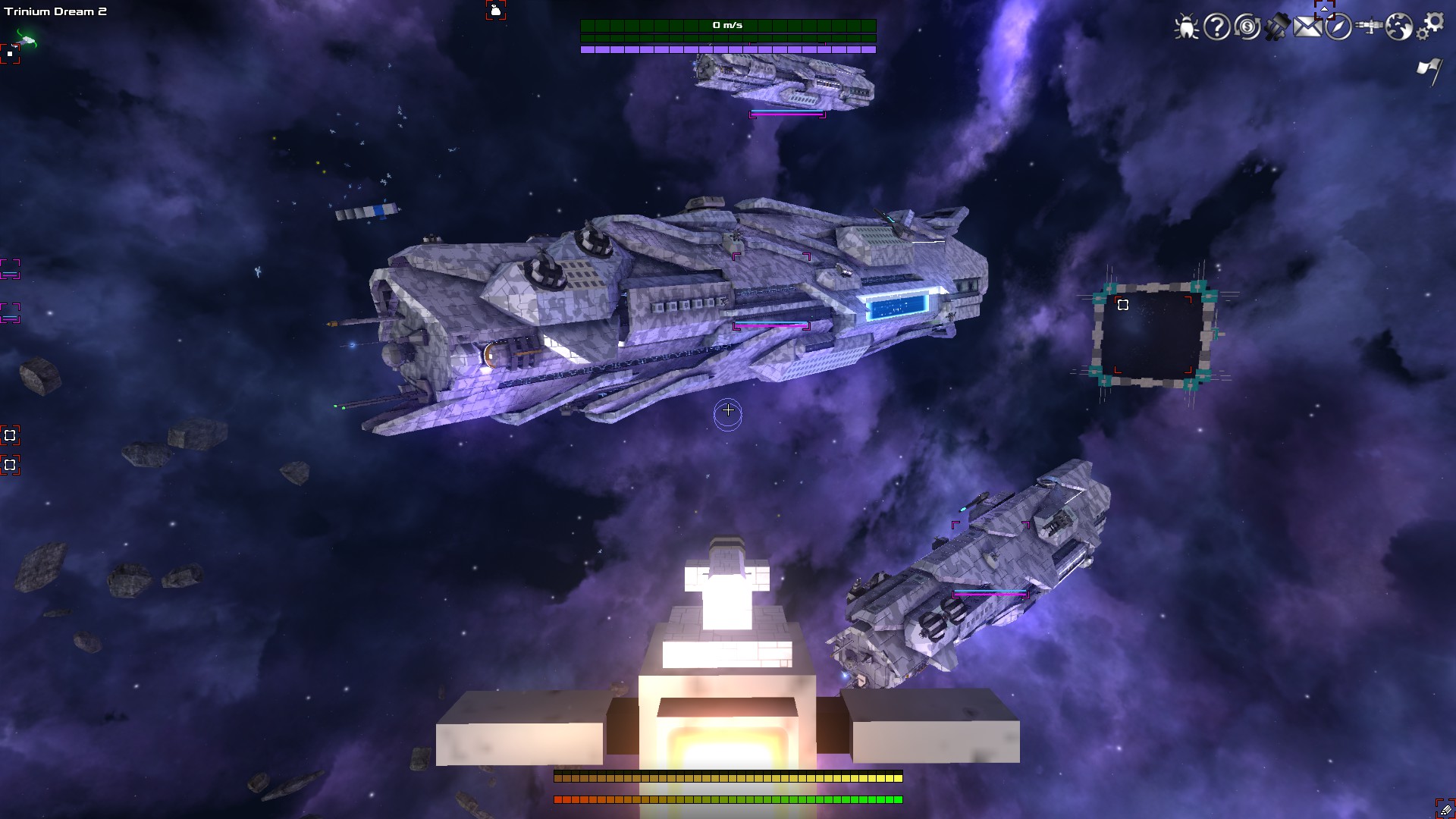Viewport: 1456px width, 819px height.
Task: Click the 0 m/s speed readout
Action: tap(726, 24)
